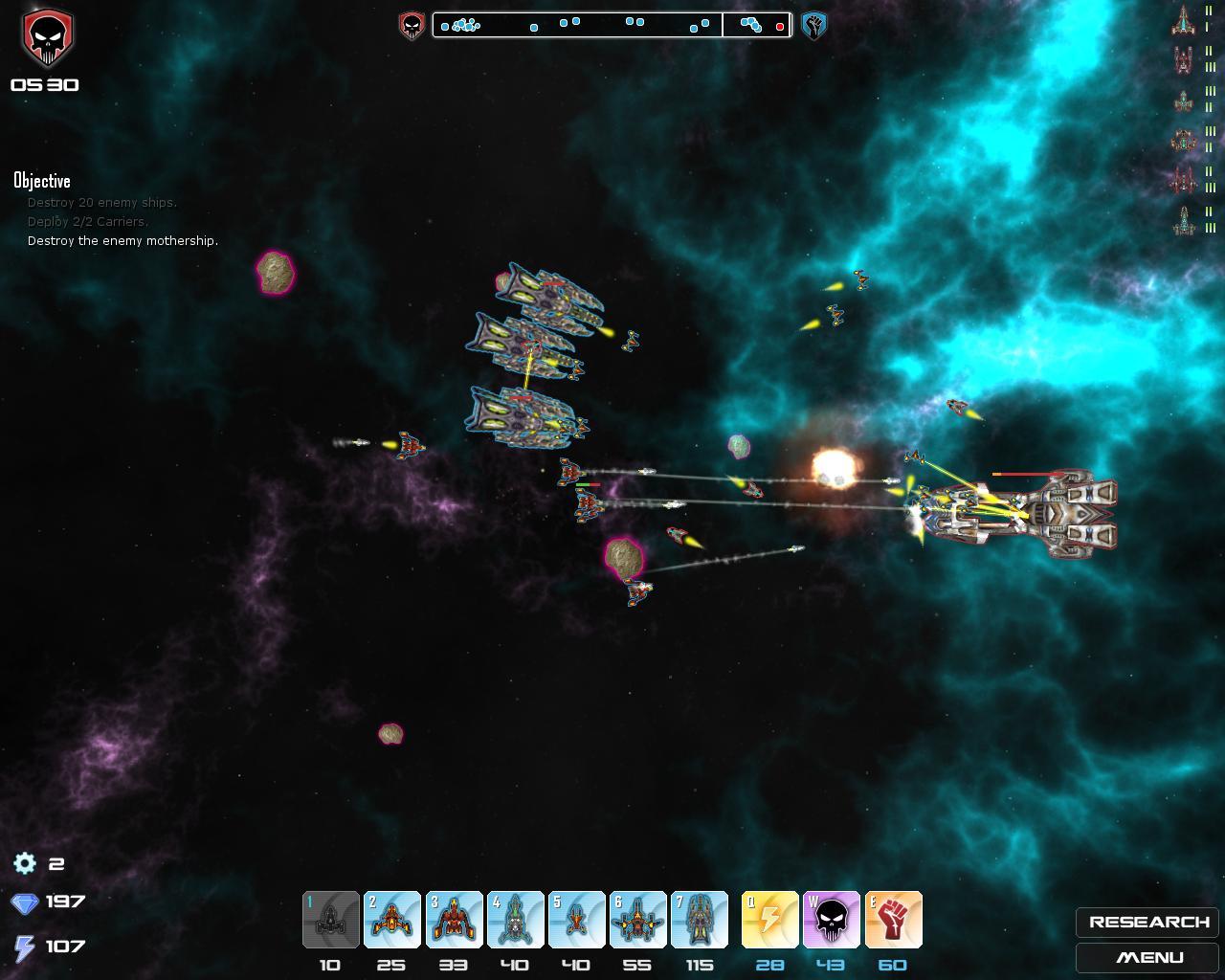Build the red ship costing 33

tap(454, 920)
